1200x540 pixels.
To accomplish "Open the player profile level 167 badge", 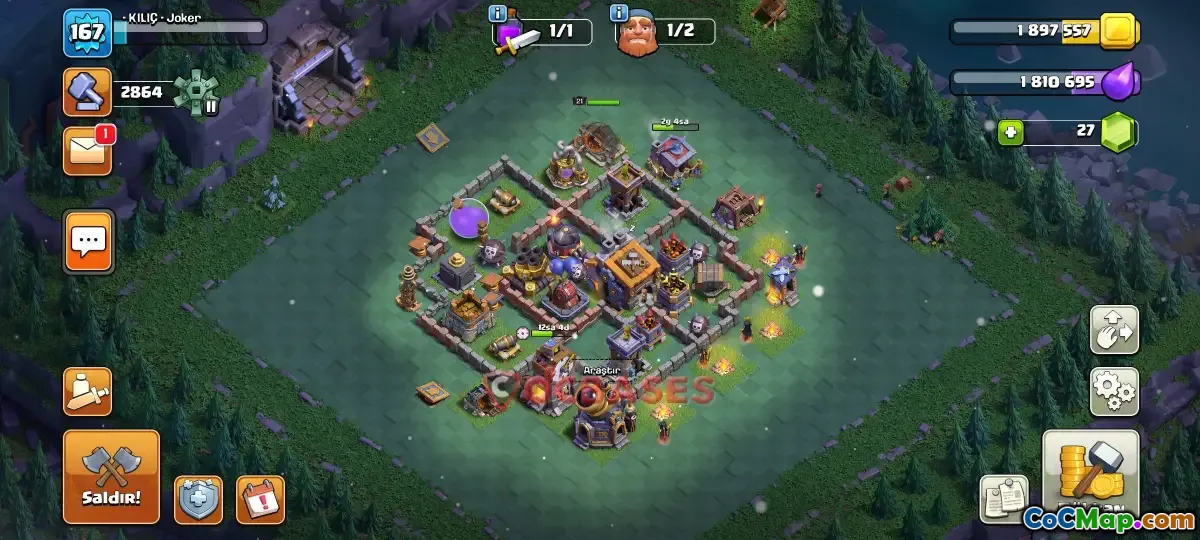I will (x=87, y=33).
